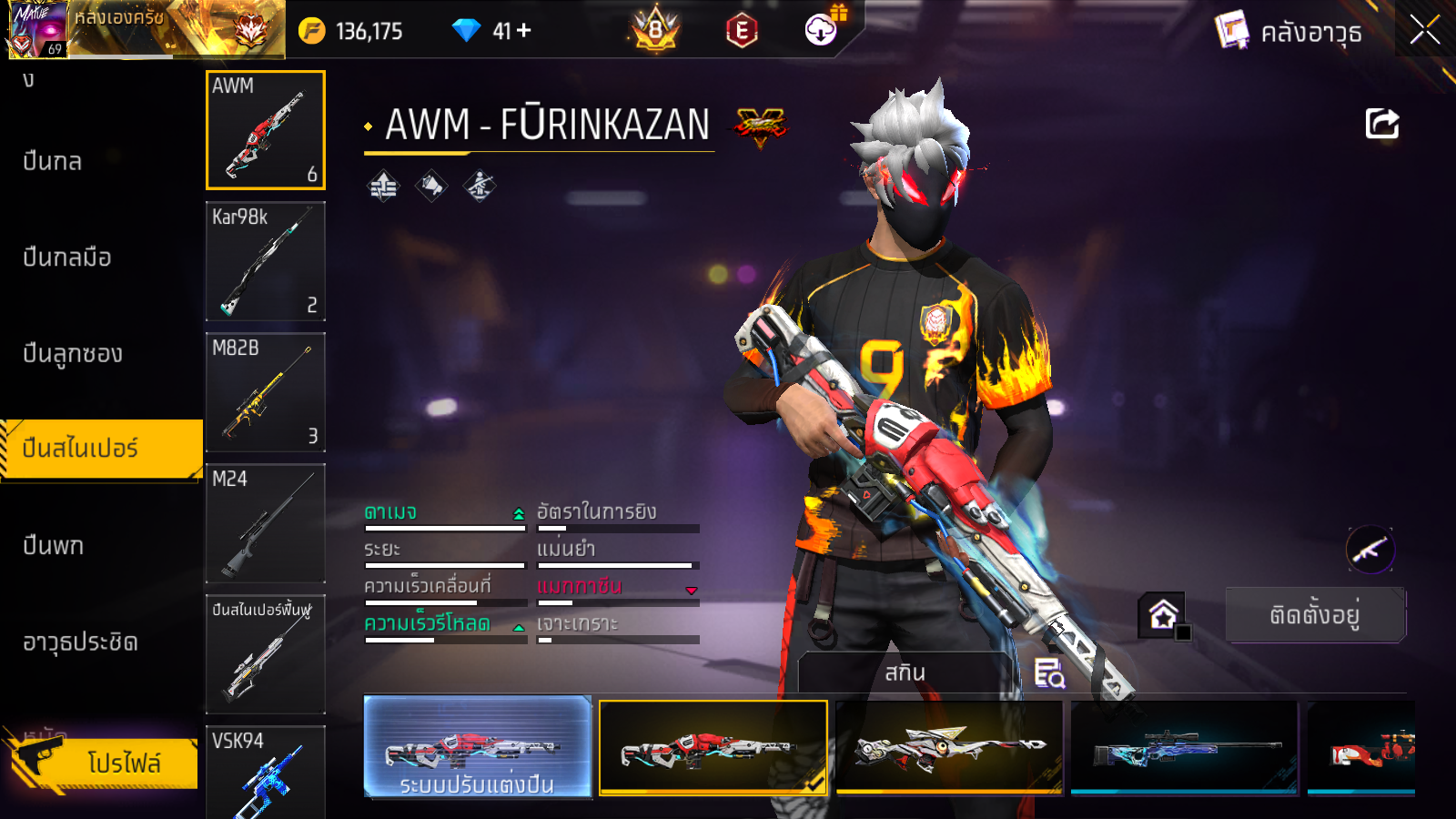1456x819 pixels.
Task: Open the skin list search icon
Action: (x=1049, y=673)
